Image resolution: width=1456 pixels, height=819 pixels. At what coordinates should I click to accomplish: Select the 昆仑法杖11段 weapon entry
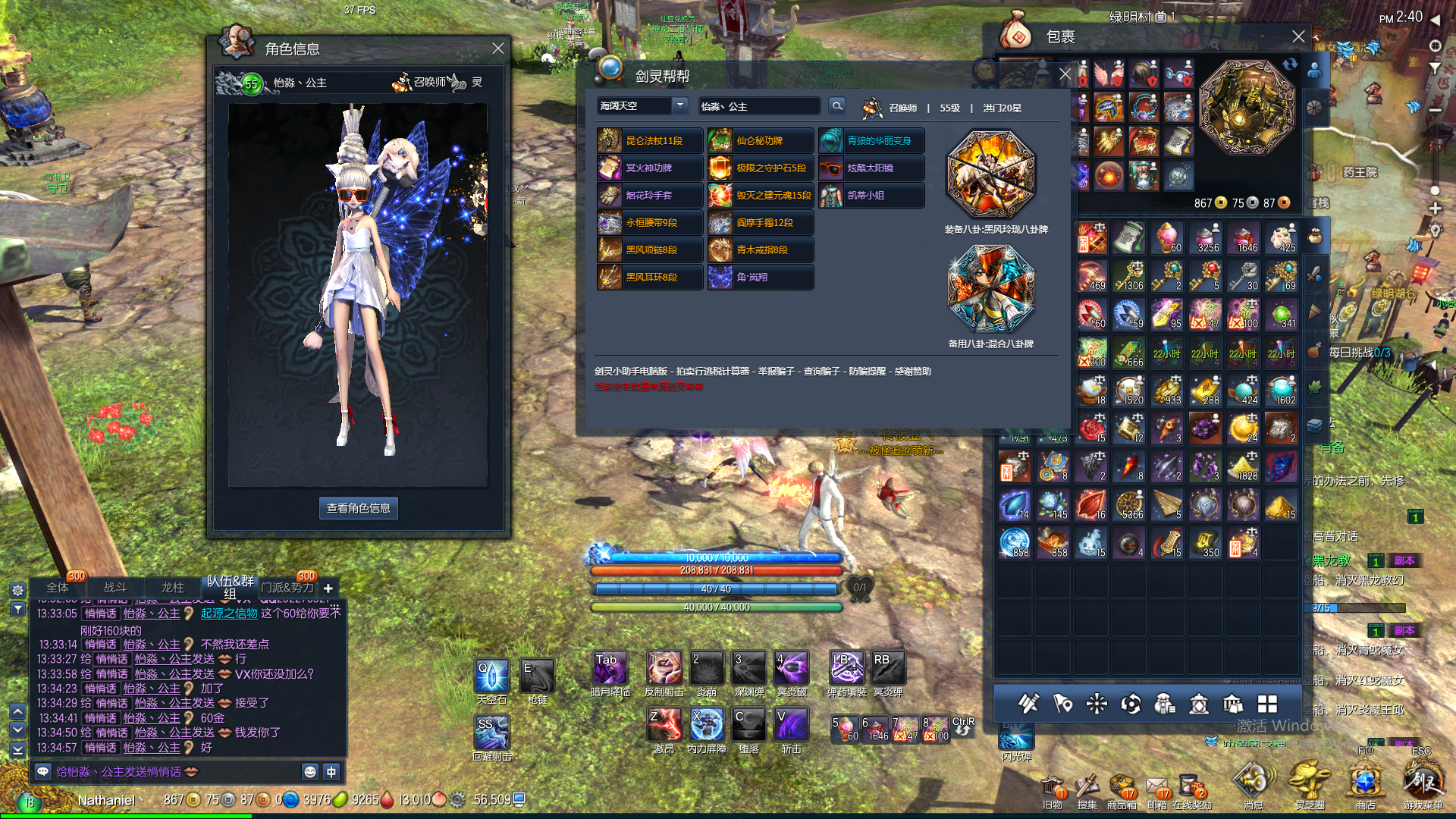coord(650,141)
